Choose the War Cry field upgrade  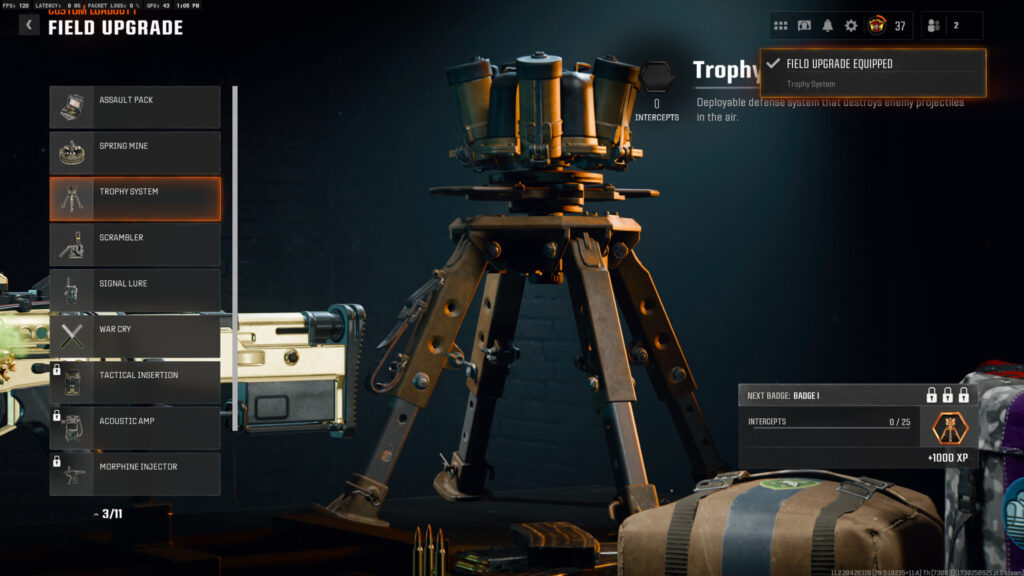[x=135, y=337]
